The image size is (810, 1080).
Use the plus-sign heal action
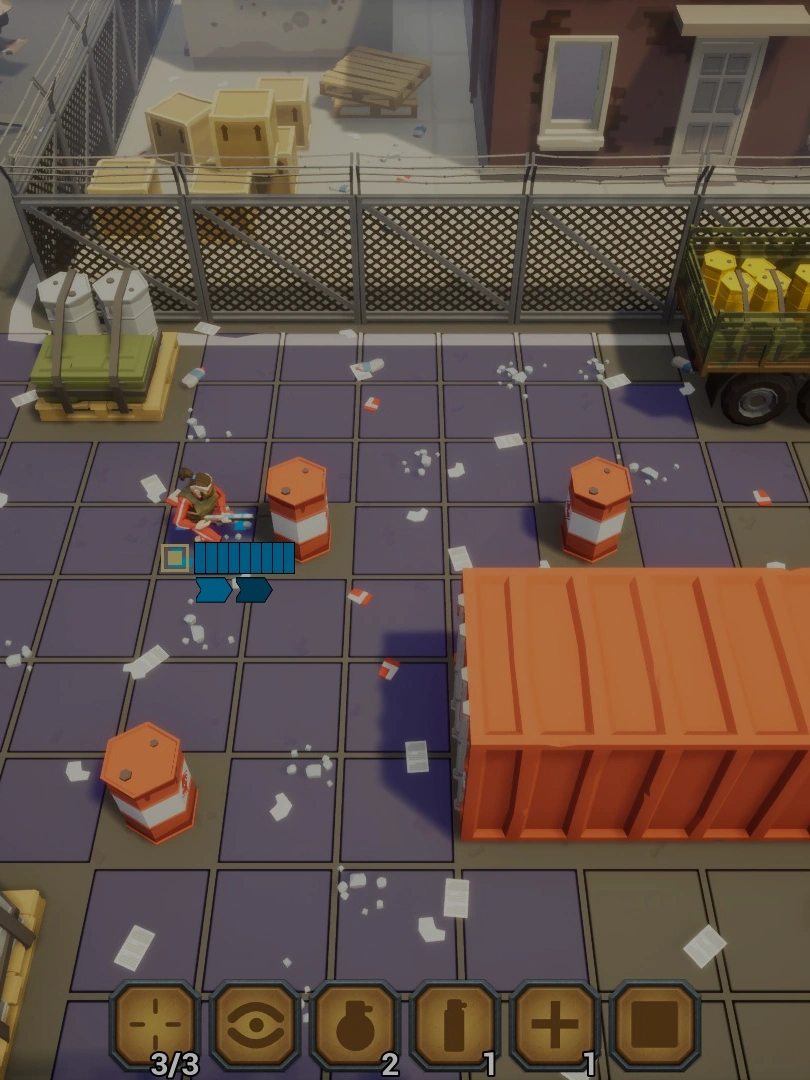(555, 1025)
